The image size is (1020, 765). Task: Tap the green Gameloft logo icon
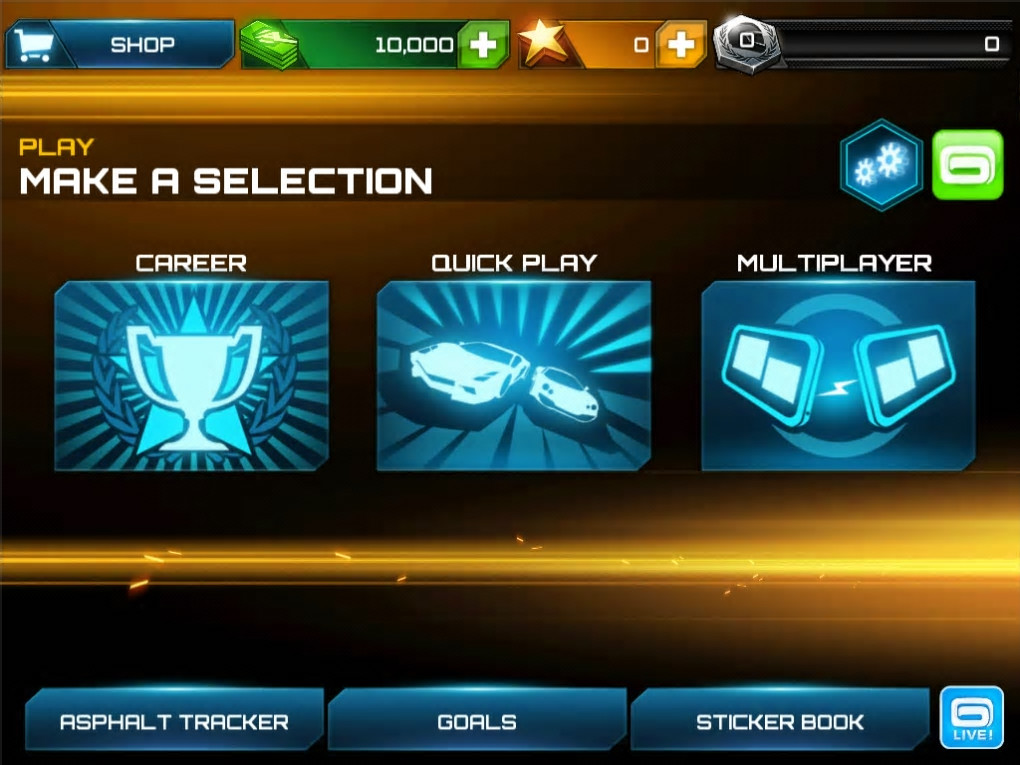click(967, 165)
